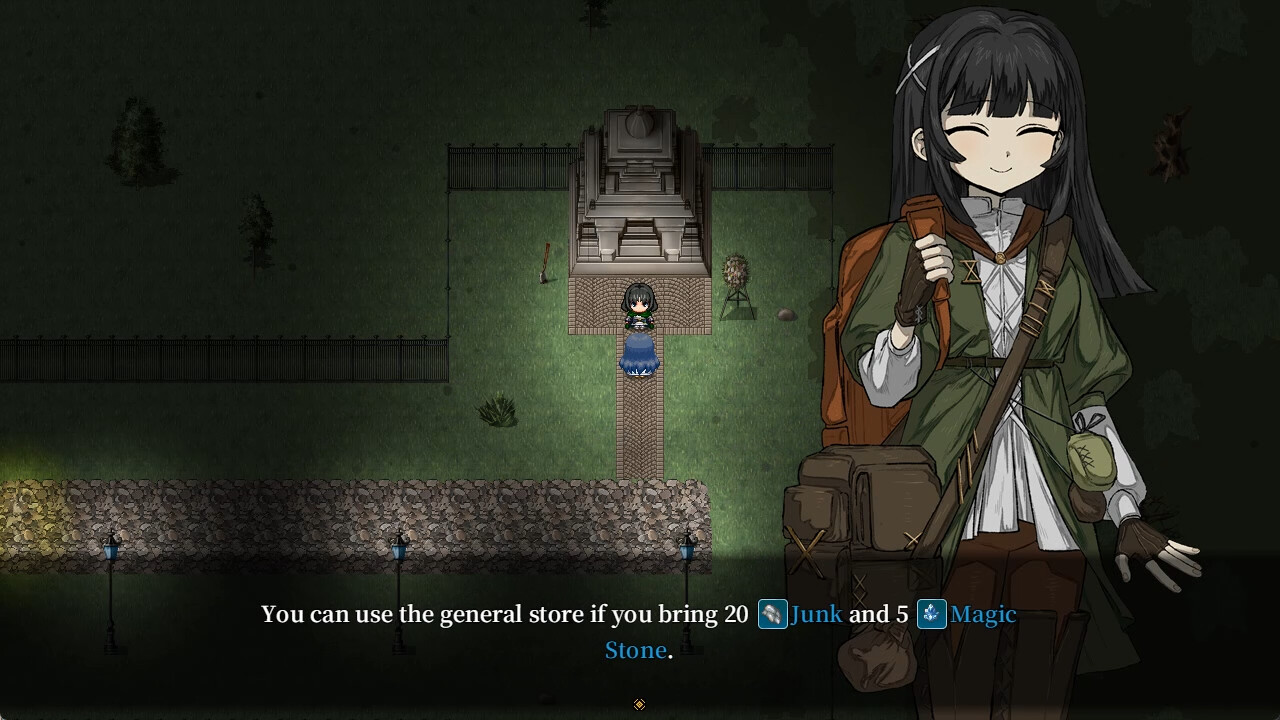The height and width of the screenshot is (720, 1280).
Task: Click the blinking diamond to advance dialogue
Action: click(x=640, y=703)
